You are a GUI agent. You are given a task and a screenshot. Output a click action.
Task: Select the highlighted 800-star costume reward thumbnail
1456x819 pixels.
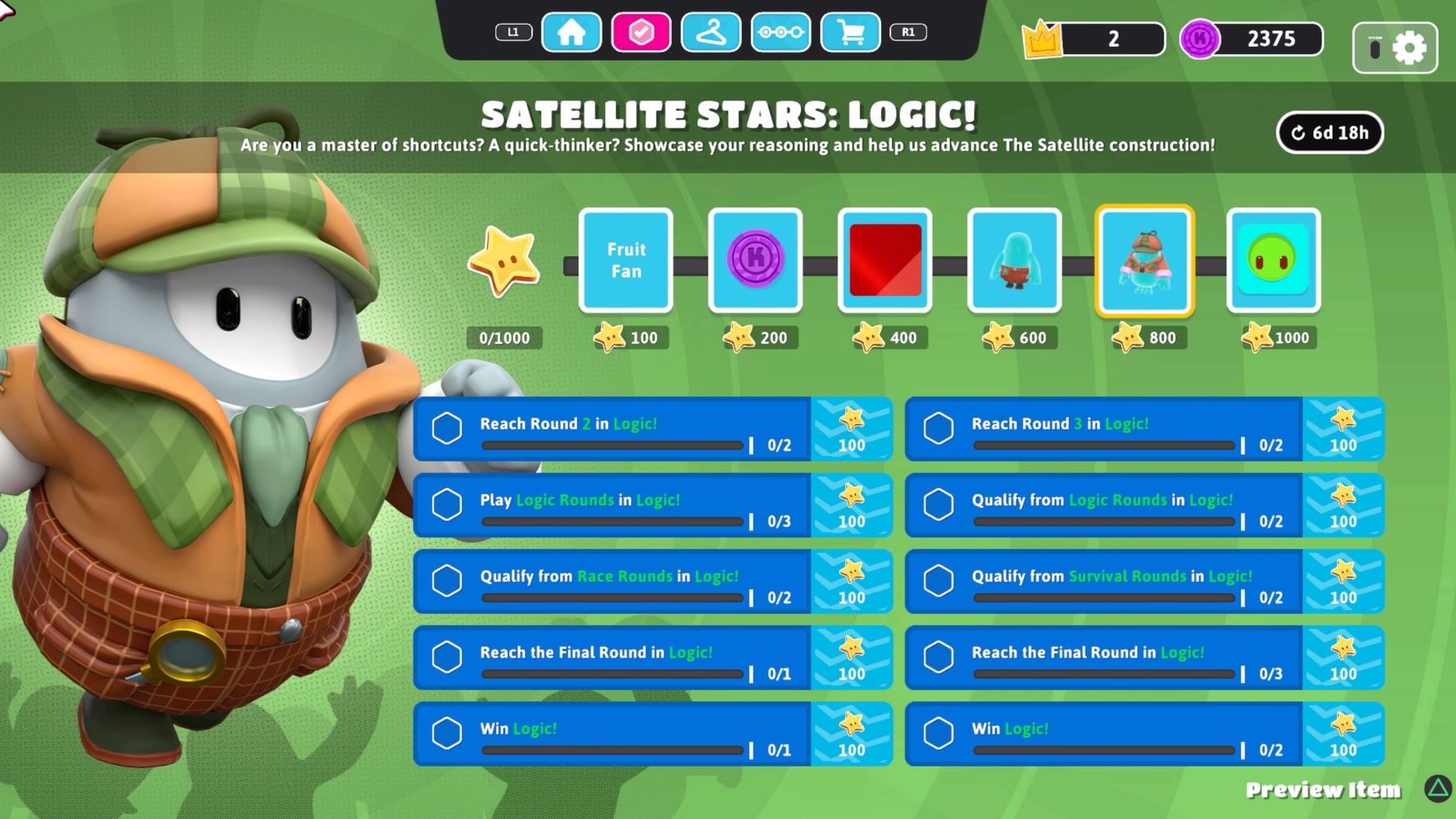tap(1144, 260)
